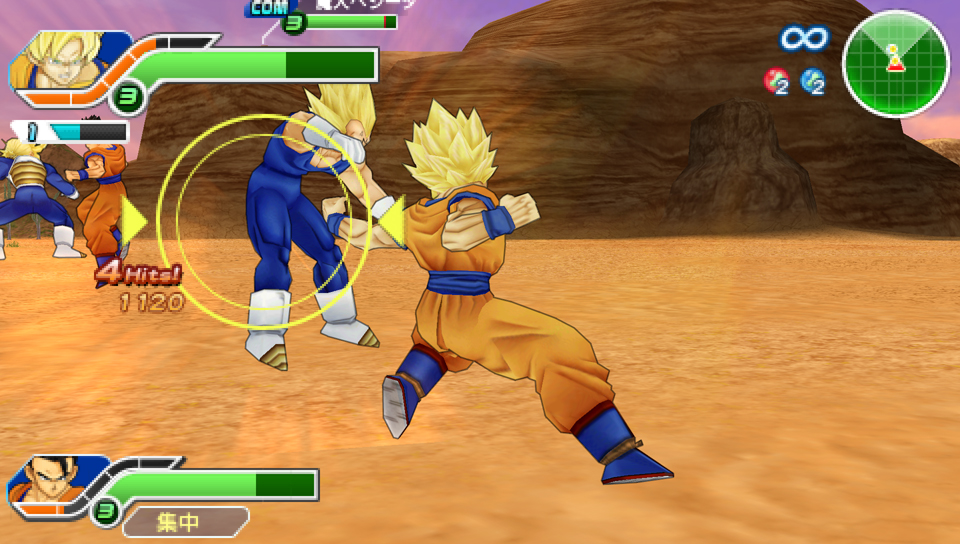This screenshot has height=544, width=960.
Task: Select the blue capsule item icon
Action: coord(812,81)
